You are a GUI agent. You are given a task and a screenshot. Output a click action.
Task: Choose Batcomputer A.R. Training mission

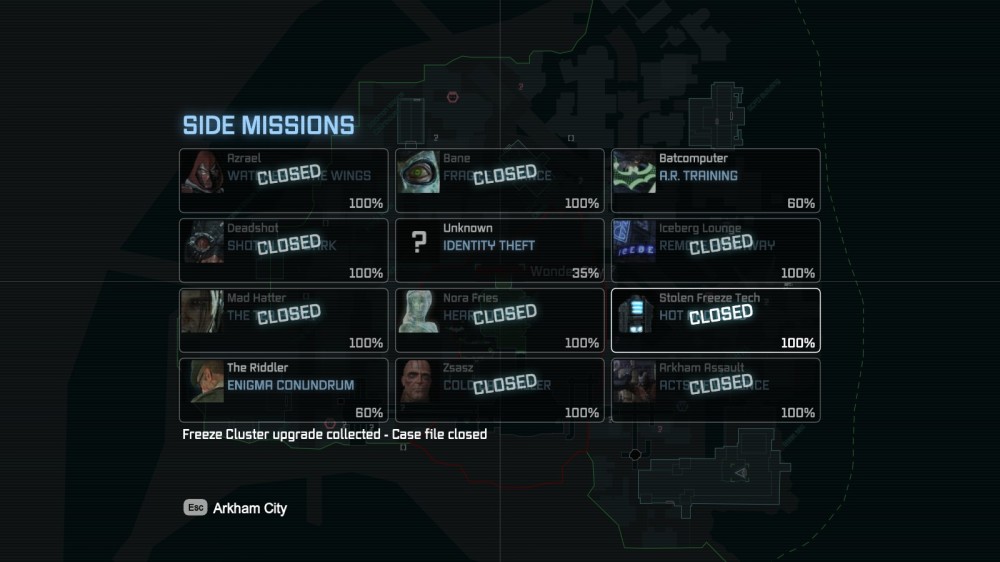pos(716,180)
